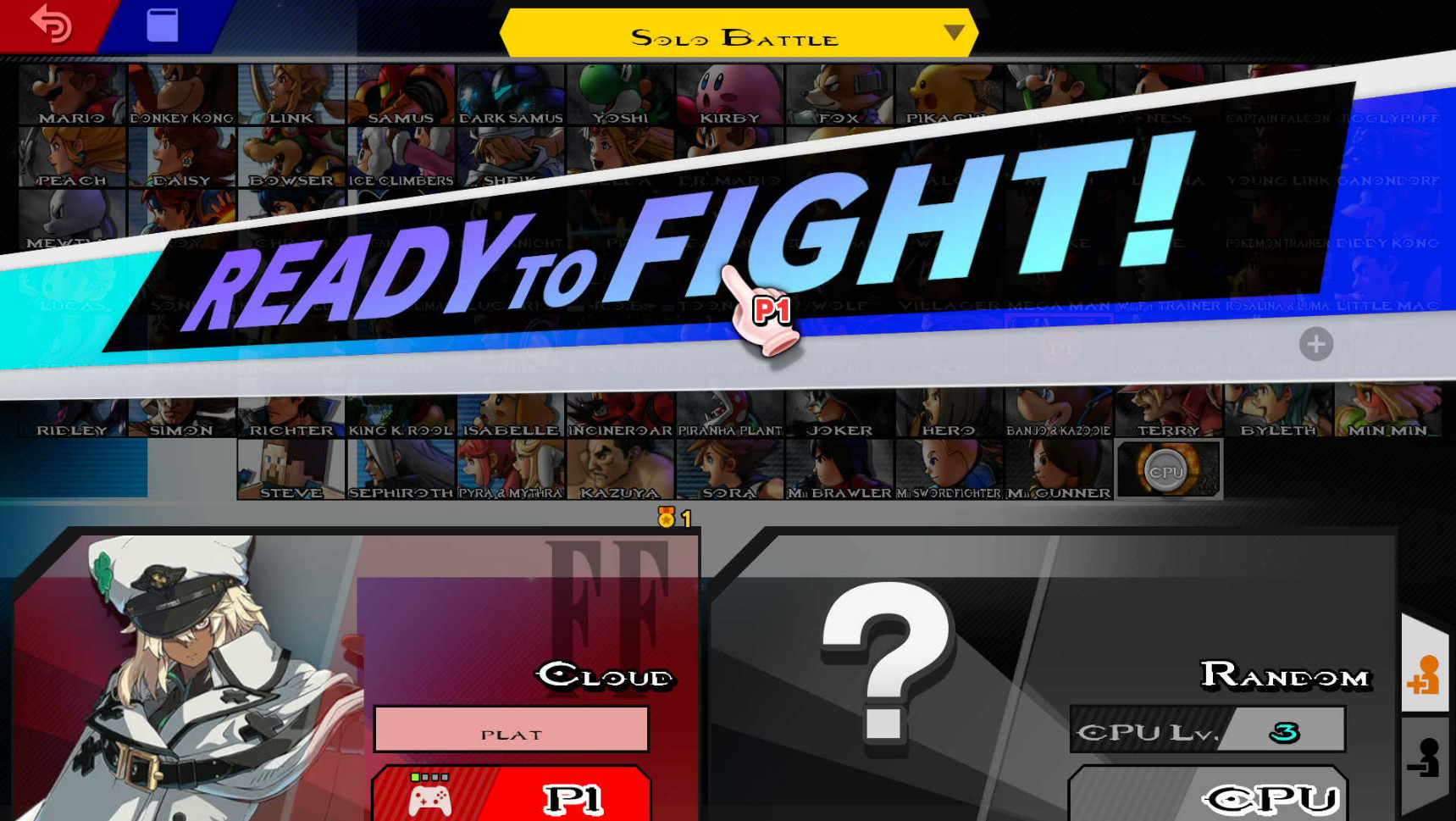Select Pikachu from the character grid
The width and height of the screenshot is (1456, 821).
click(949, 93)
